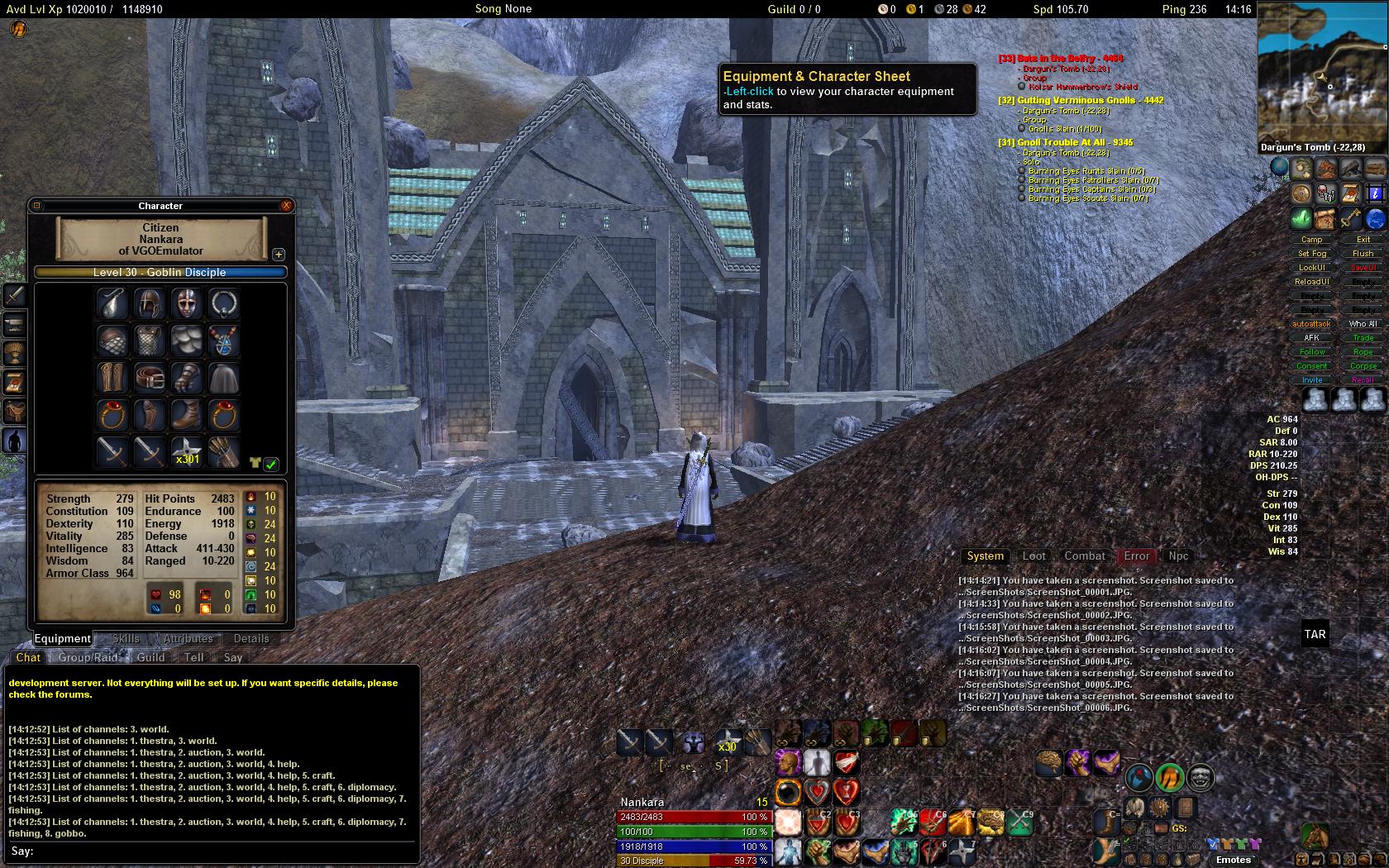Select the helmet equipment slot
The image size is (1389, 868).
150,304
